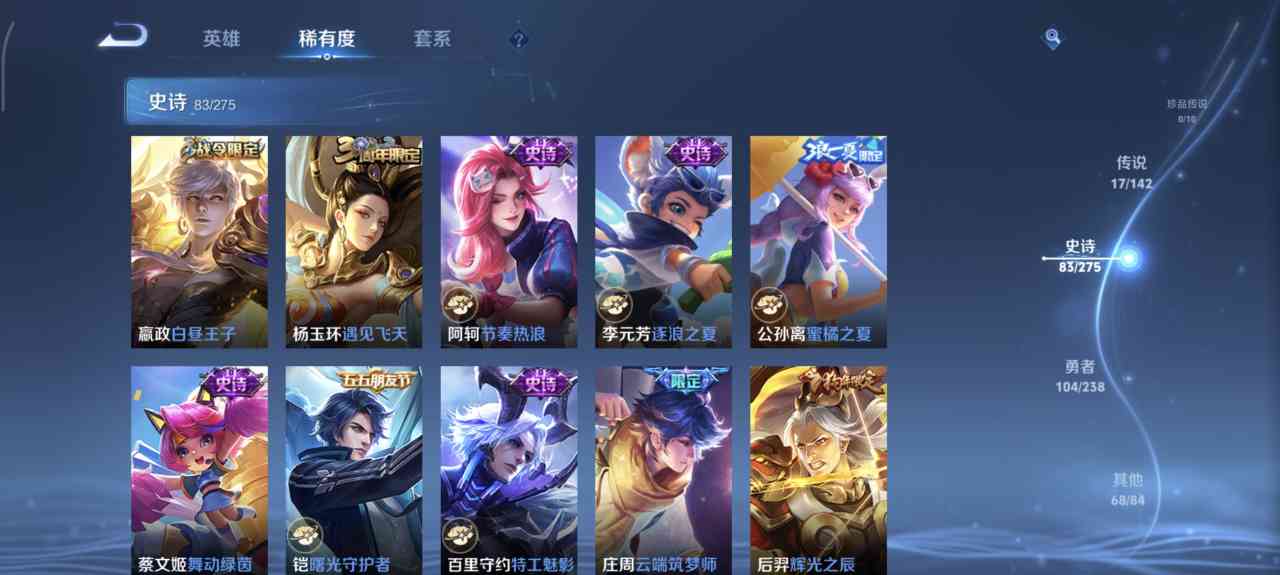Choose 百里守约 特工魅影 skin card
Viewport: 1280px width, 575px height.
point(509,470)
